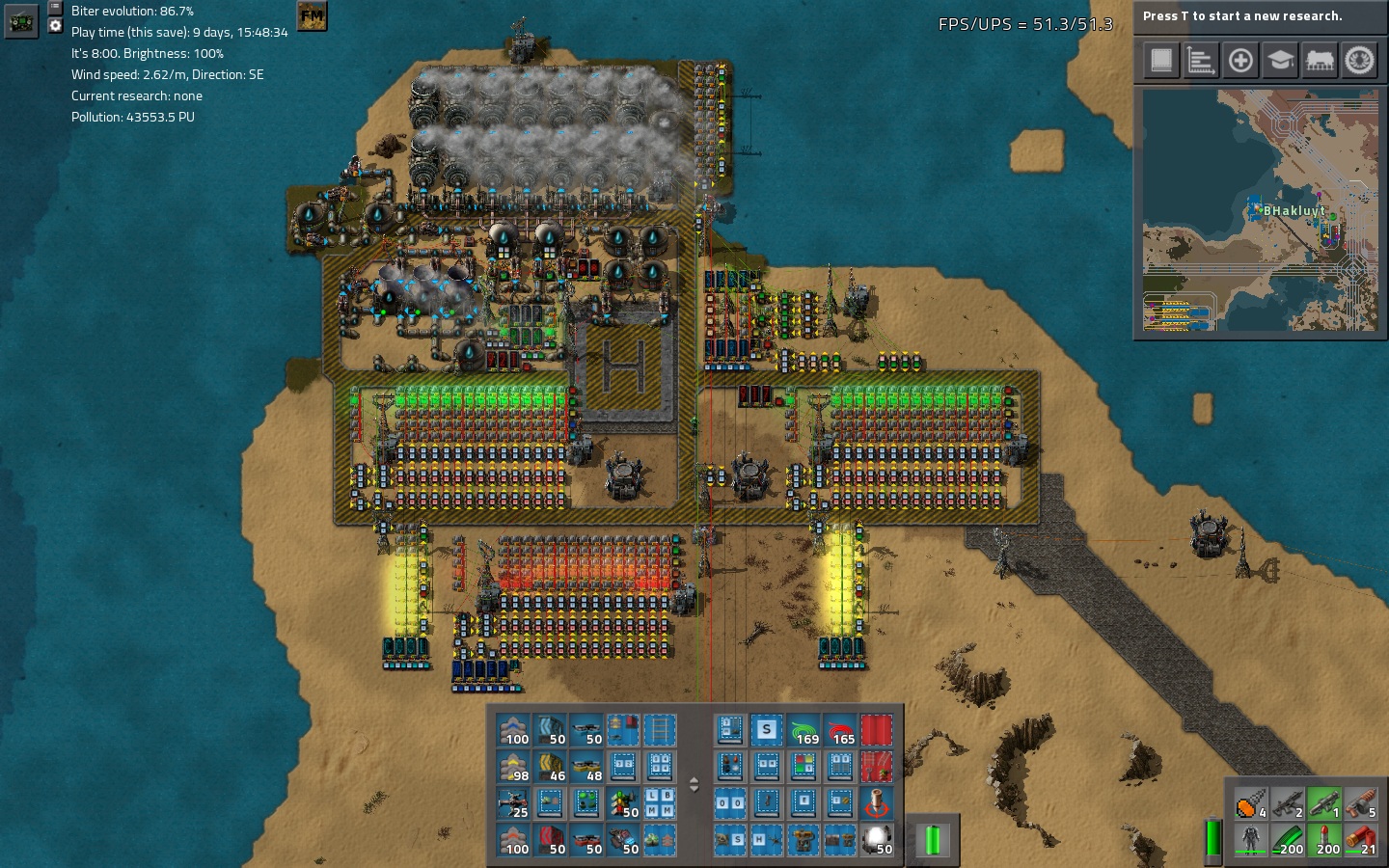
Task: Select the rail ladder blueprint slot
Action: pos(660,731)
